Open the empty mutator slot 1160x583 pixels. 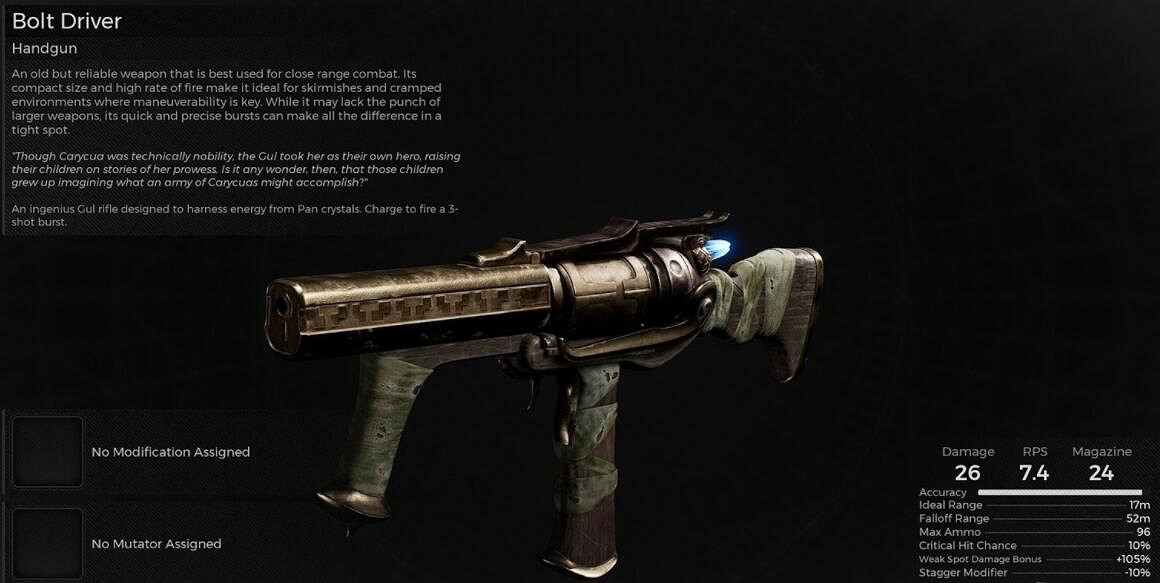point(47,543)
